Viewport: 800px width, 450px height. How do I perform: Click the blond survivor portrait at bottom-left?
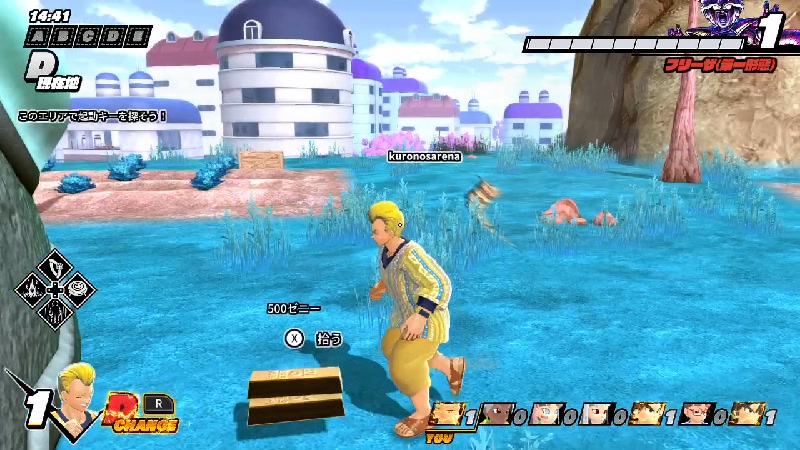click(77, 391)
